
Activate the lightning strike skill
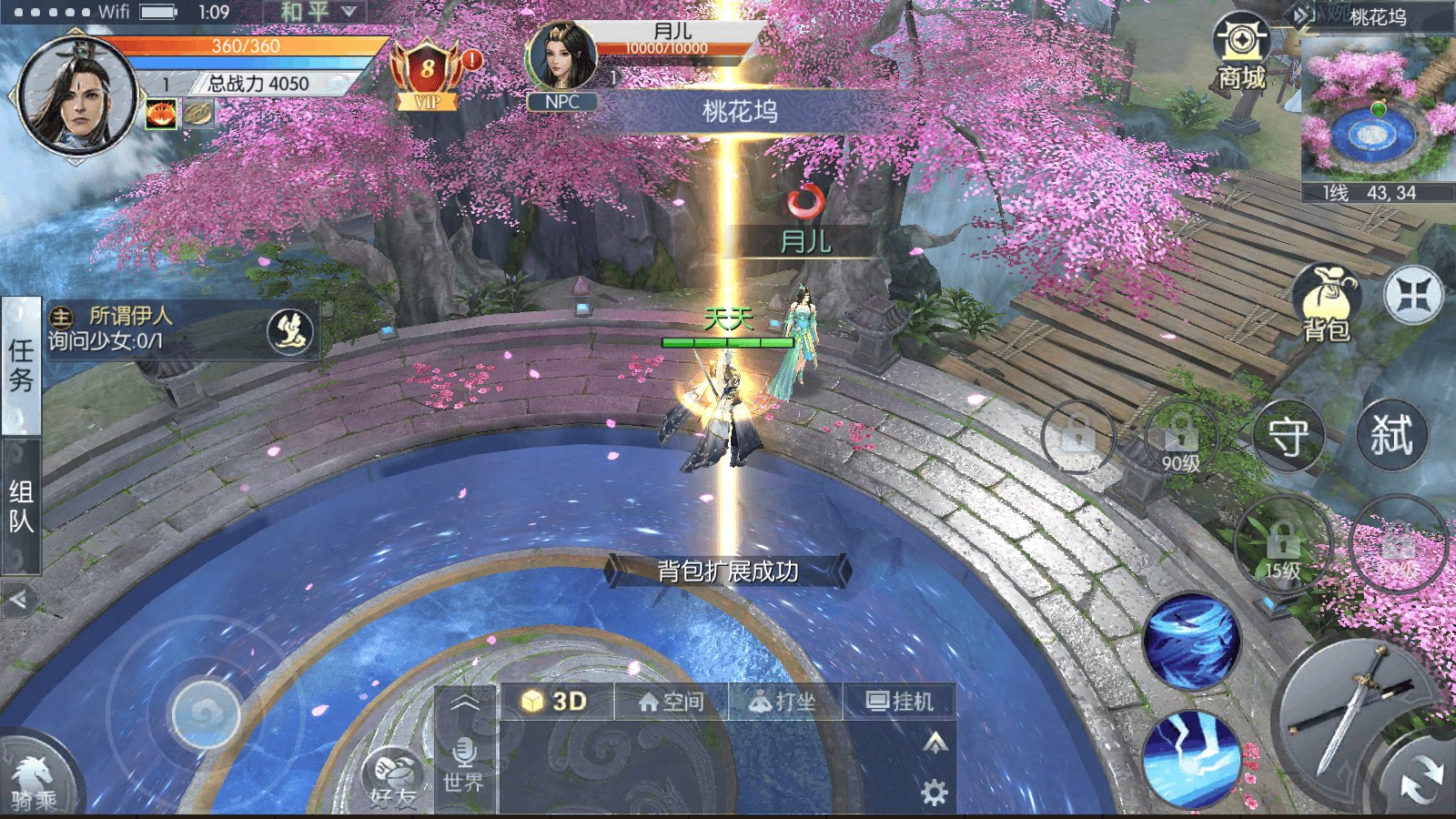point(1191,760)
